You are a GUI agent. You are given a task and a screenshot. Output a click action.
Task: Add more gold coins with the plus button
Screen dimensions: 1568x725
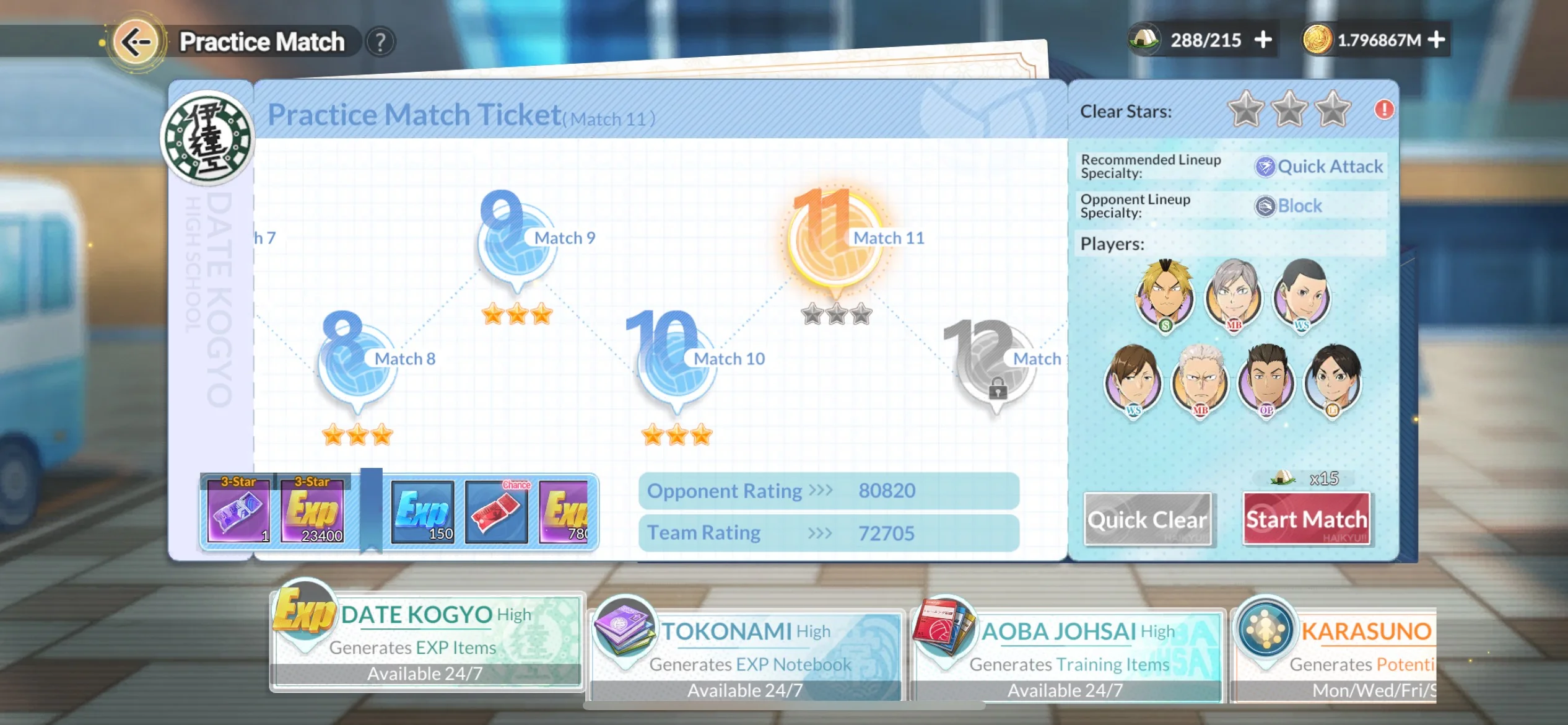1437,40
